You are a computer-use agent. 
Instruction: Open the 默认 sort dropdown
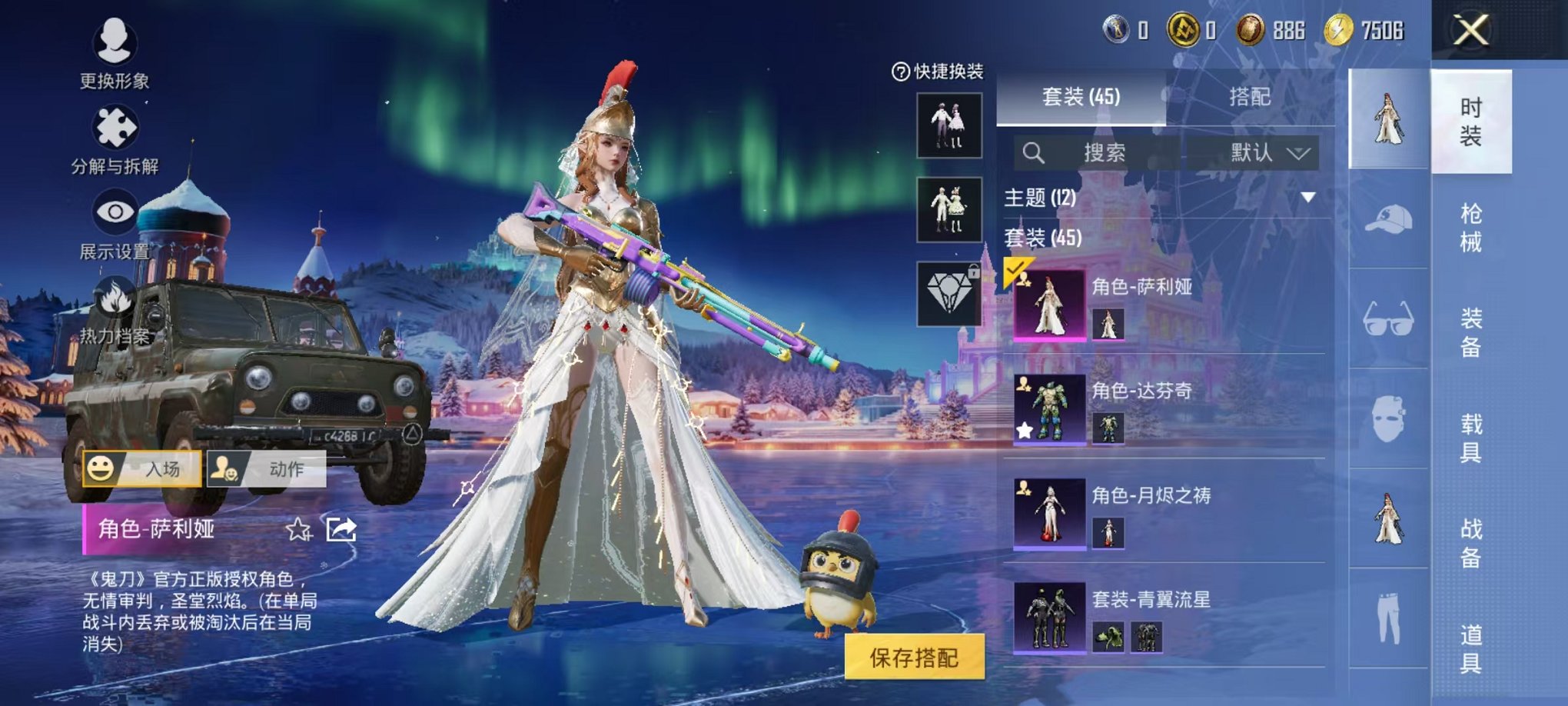1268,152
